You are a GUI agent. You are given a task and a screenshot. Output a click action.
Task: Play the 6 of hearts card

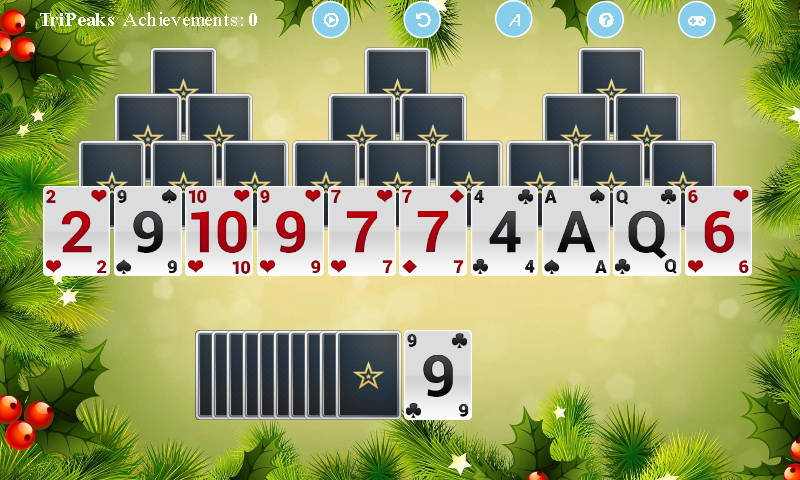(x=718, y=231)
